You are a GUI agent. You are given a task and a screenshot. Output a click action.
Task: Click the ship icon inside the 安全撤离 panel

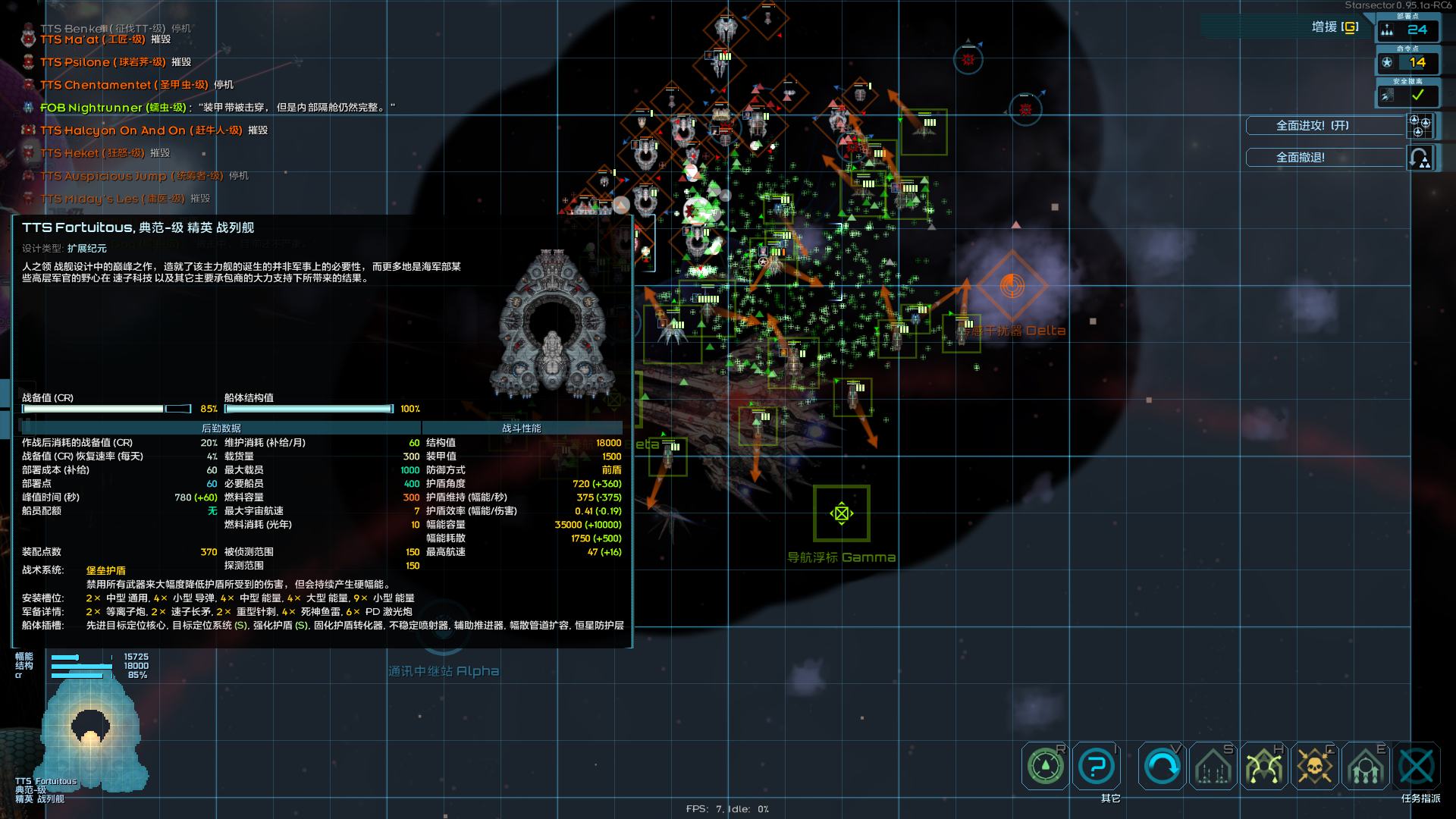coord(1389,96)
